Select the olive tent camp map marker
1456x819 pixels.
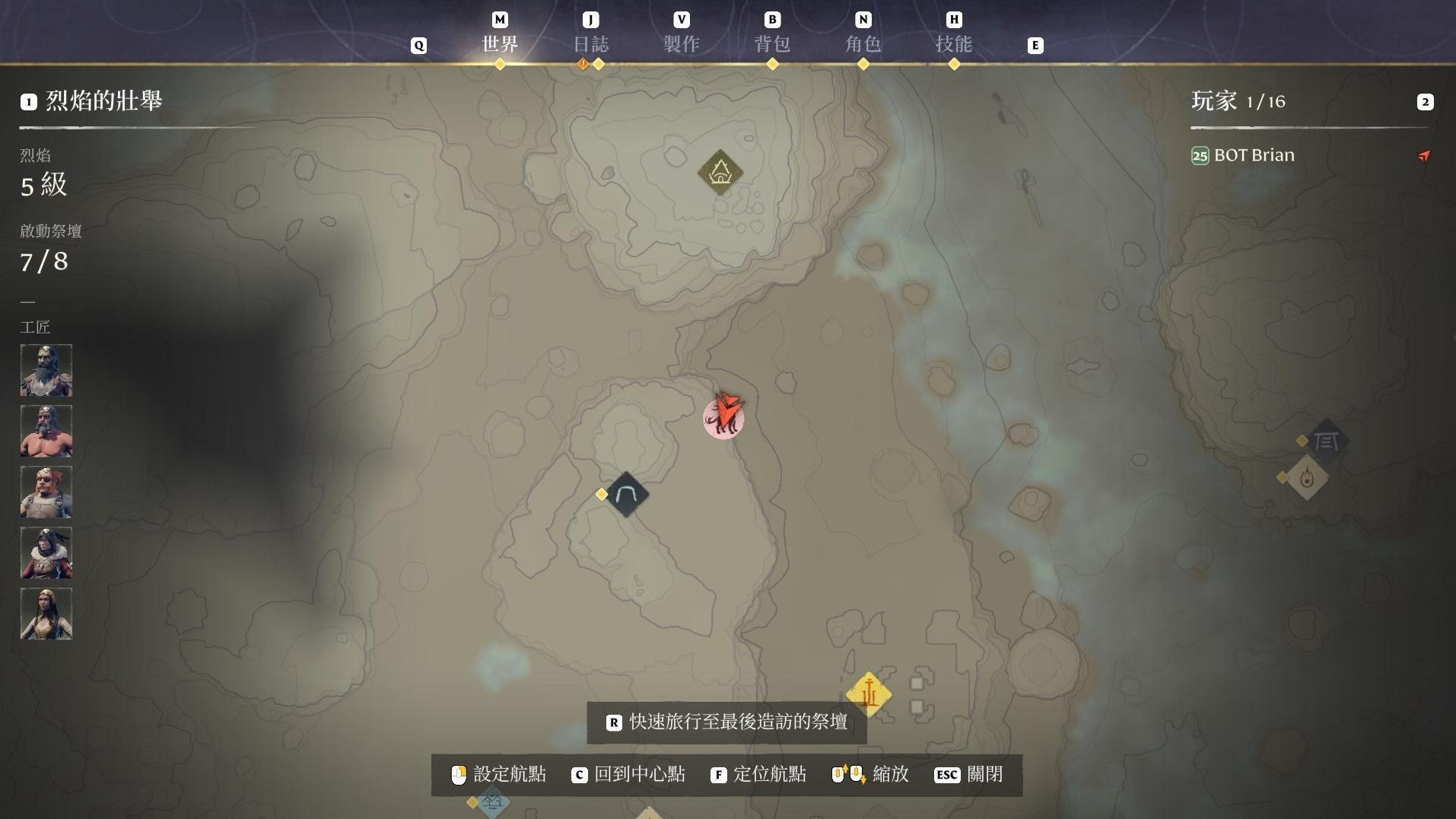tap(720, 173)
